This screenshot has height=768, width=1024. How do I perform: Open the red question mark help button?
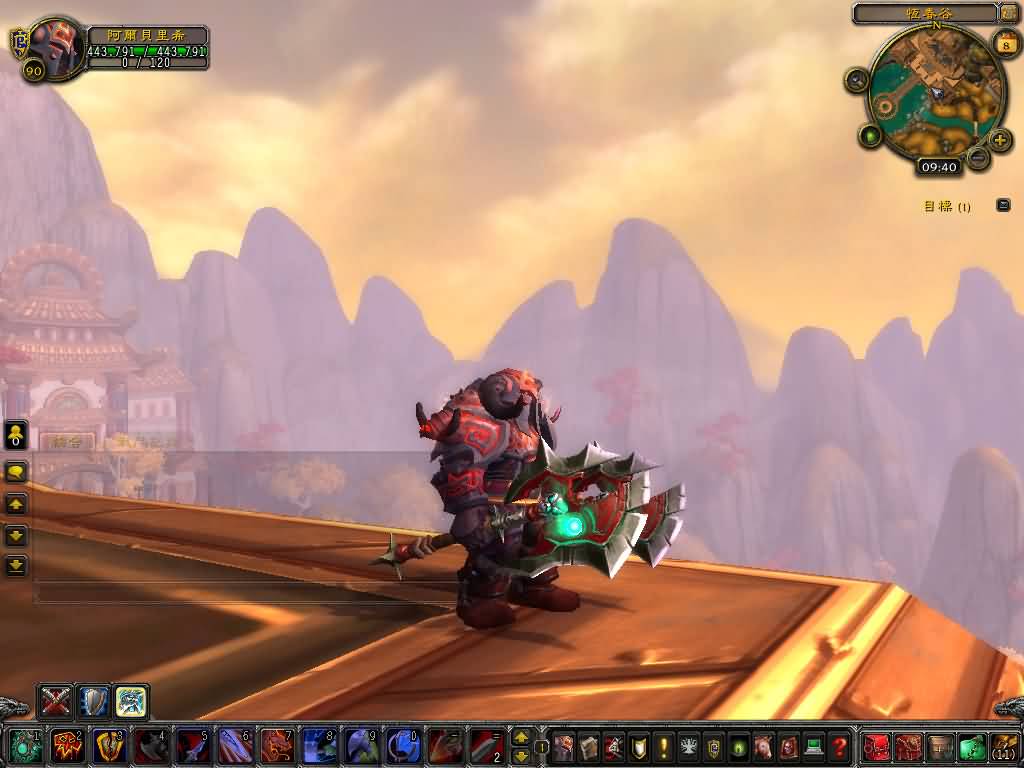840,746
